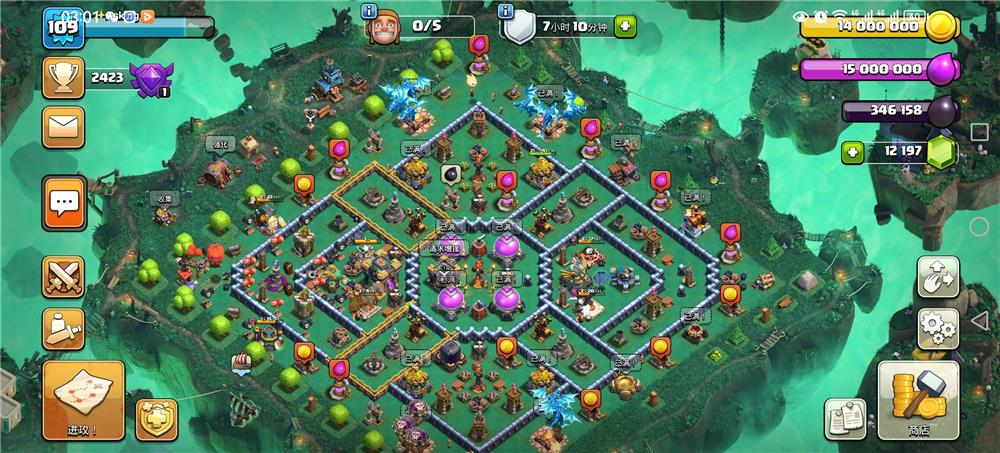Open the envelope mail inbox

[63, 127]
